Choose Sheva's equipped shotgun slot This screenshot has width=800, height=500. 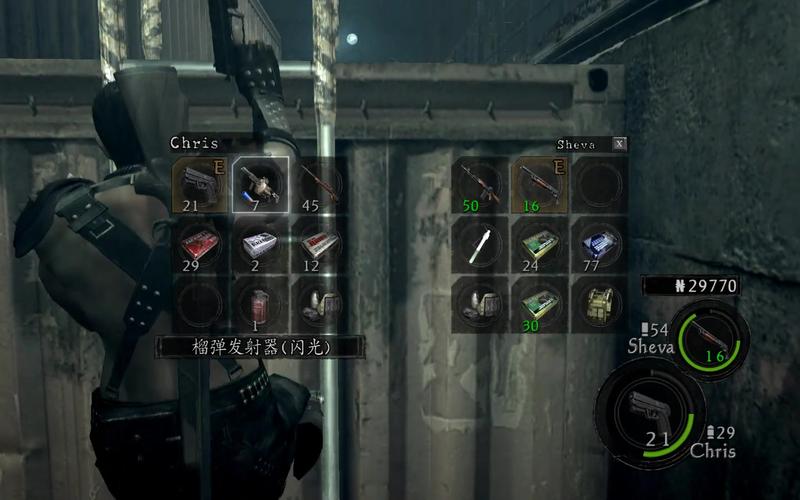tap(540, 185)
